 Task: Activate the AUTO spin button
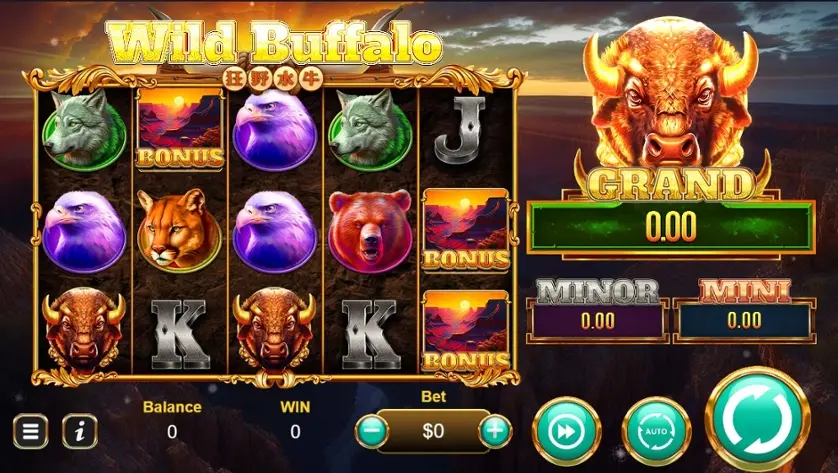[656, 432]
